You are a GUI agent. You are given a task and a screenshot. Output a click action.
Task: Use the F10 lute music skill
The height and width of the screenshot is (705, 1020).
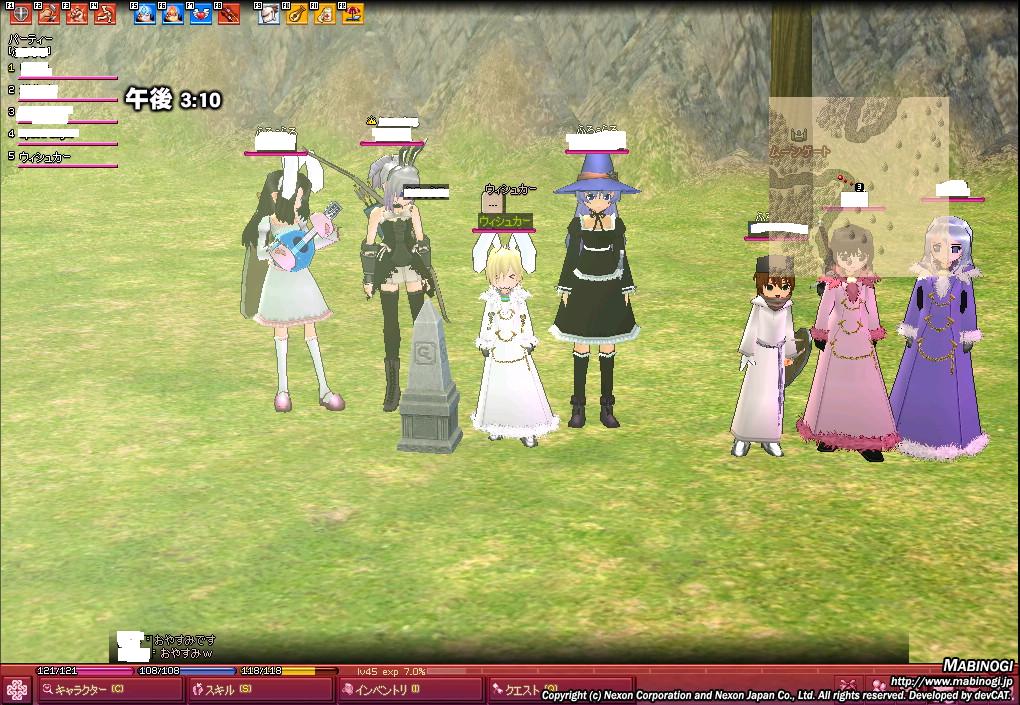pos(297,14)
